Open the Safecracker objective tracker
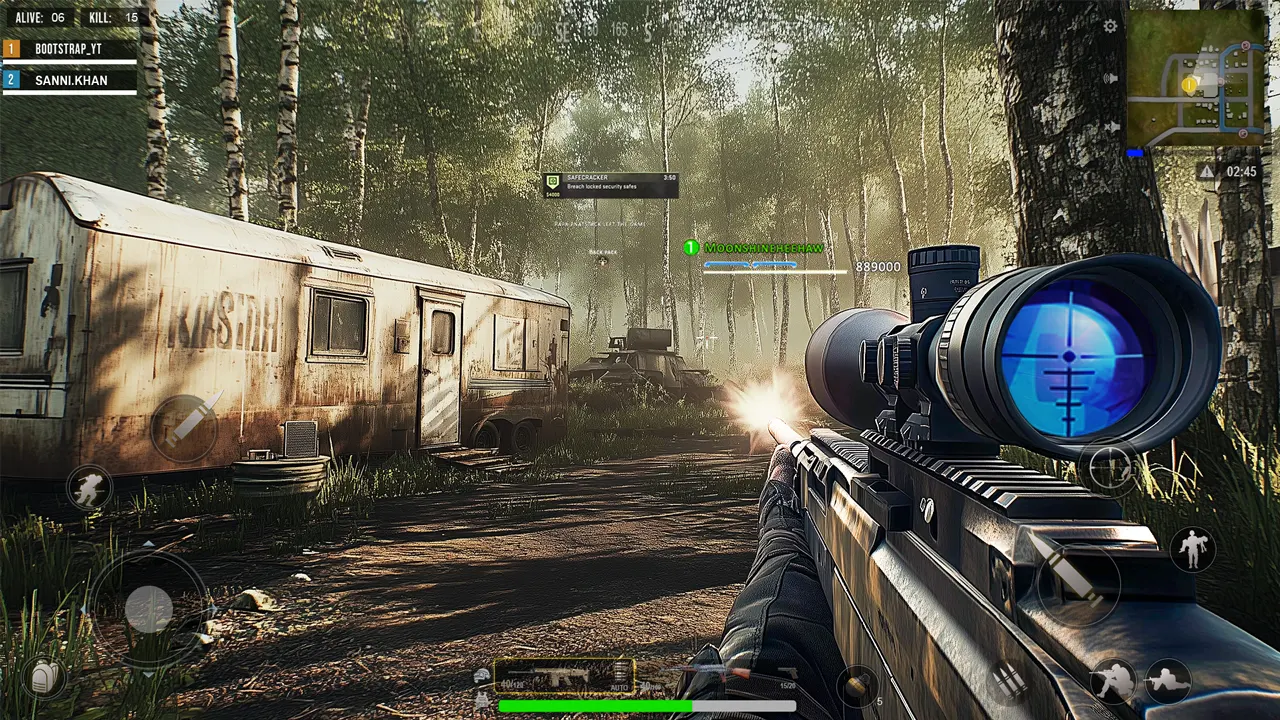The height and width of the screenshot is (720, 1280). (611, 185)
